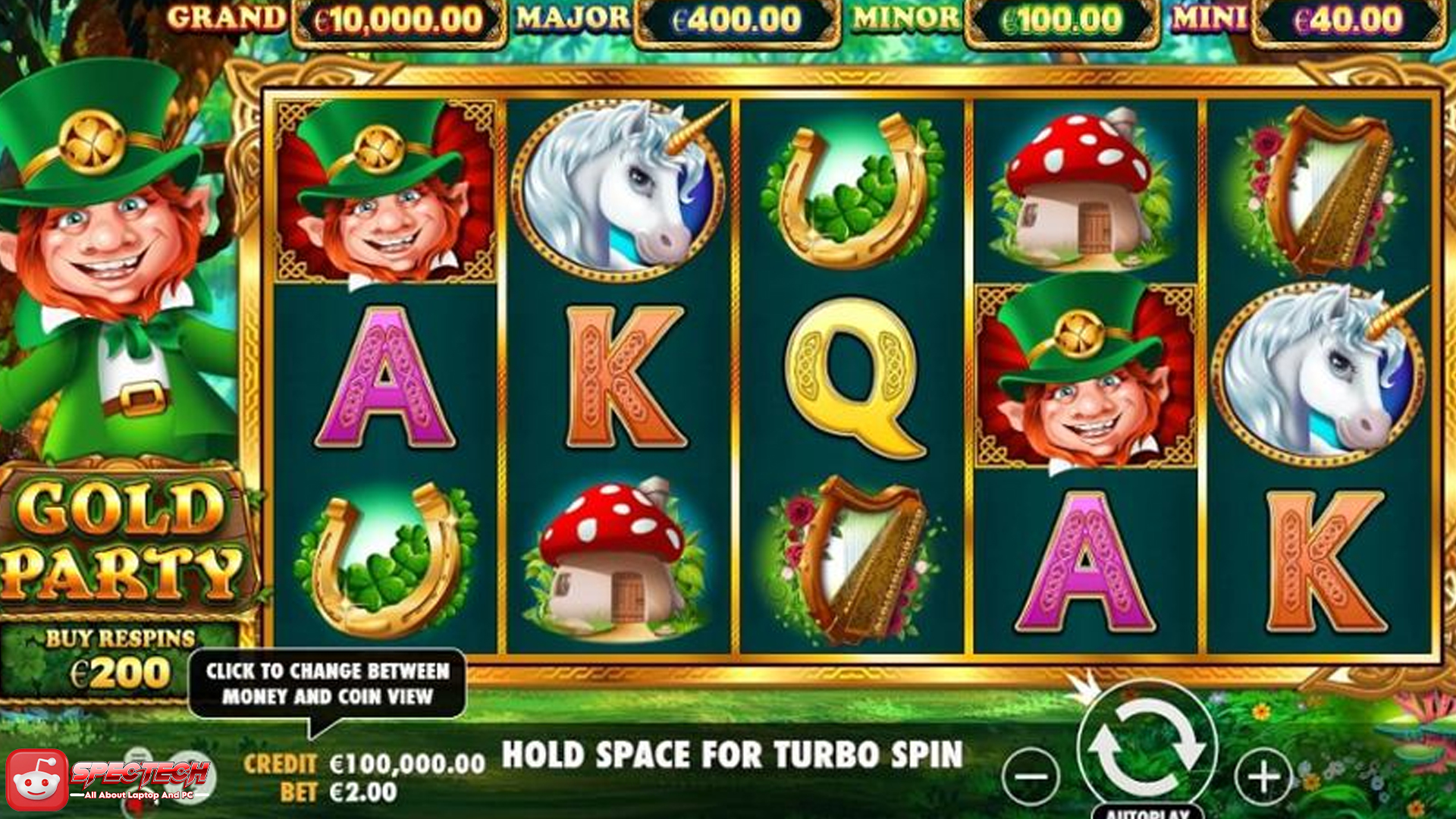Screen dimensions: 1456x819
Task: Spin the reels with the circular arrows button
Action: (1146, 748)
